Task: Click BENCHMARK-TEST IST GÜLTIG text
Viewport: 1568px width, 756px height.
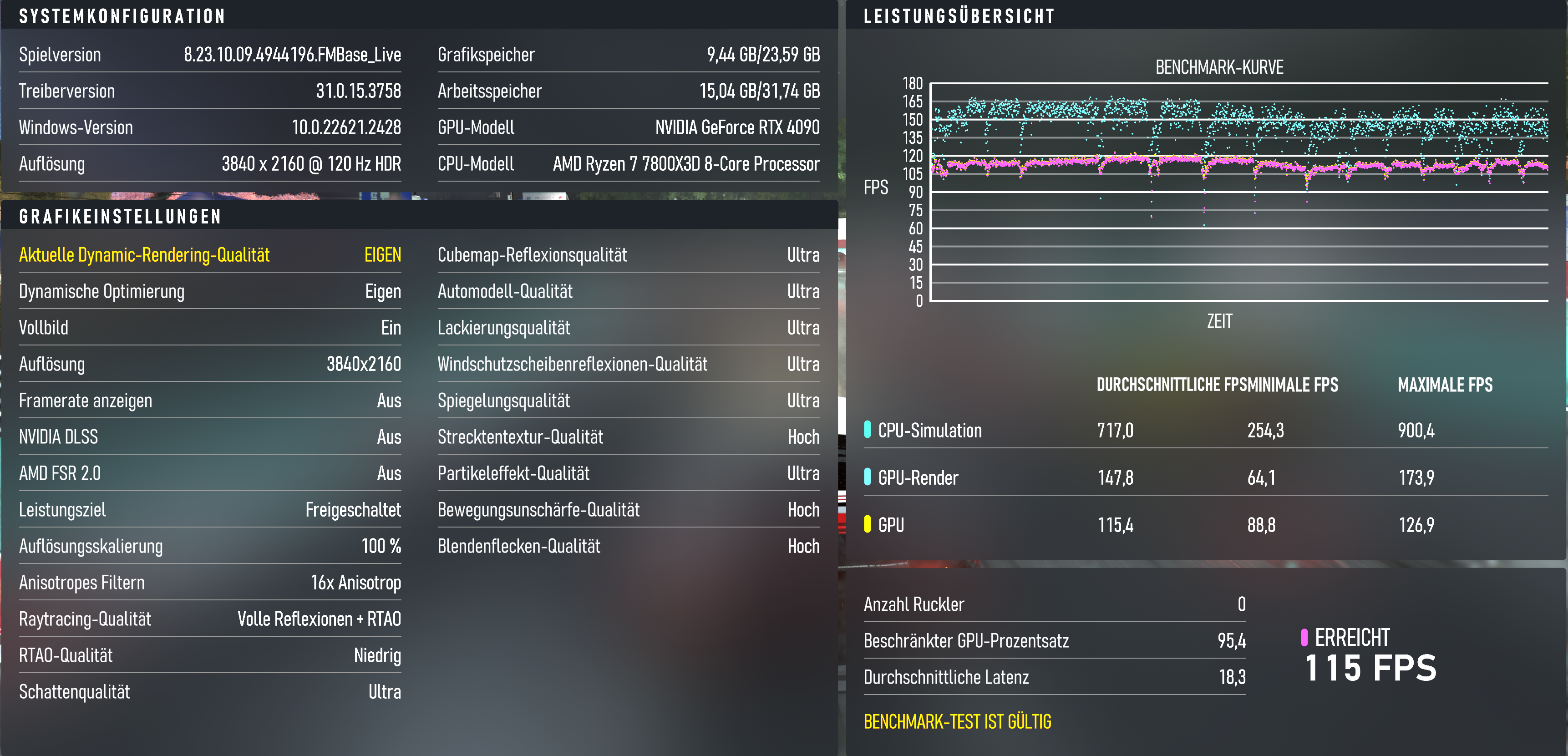Action: coord(957,721)
